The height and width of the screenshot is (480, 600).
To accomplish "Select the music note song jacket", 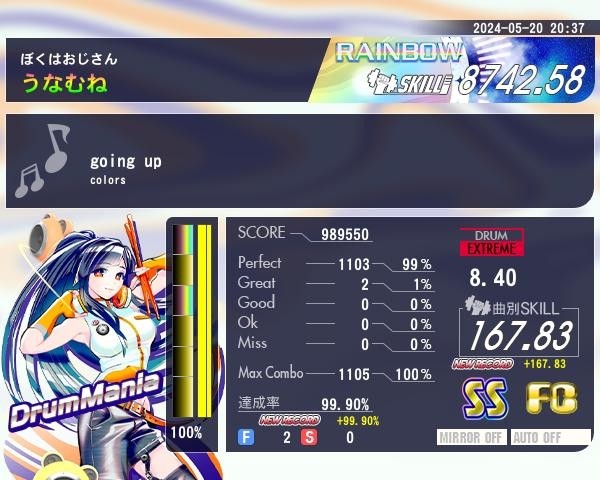I will coord(43,160).
